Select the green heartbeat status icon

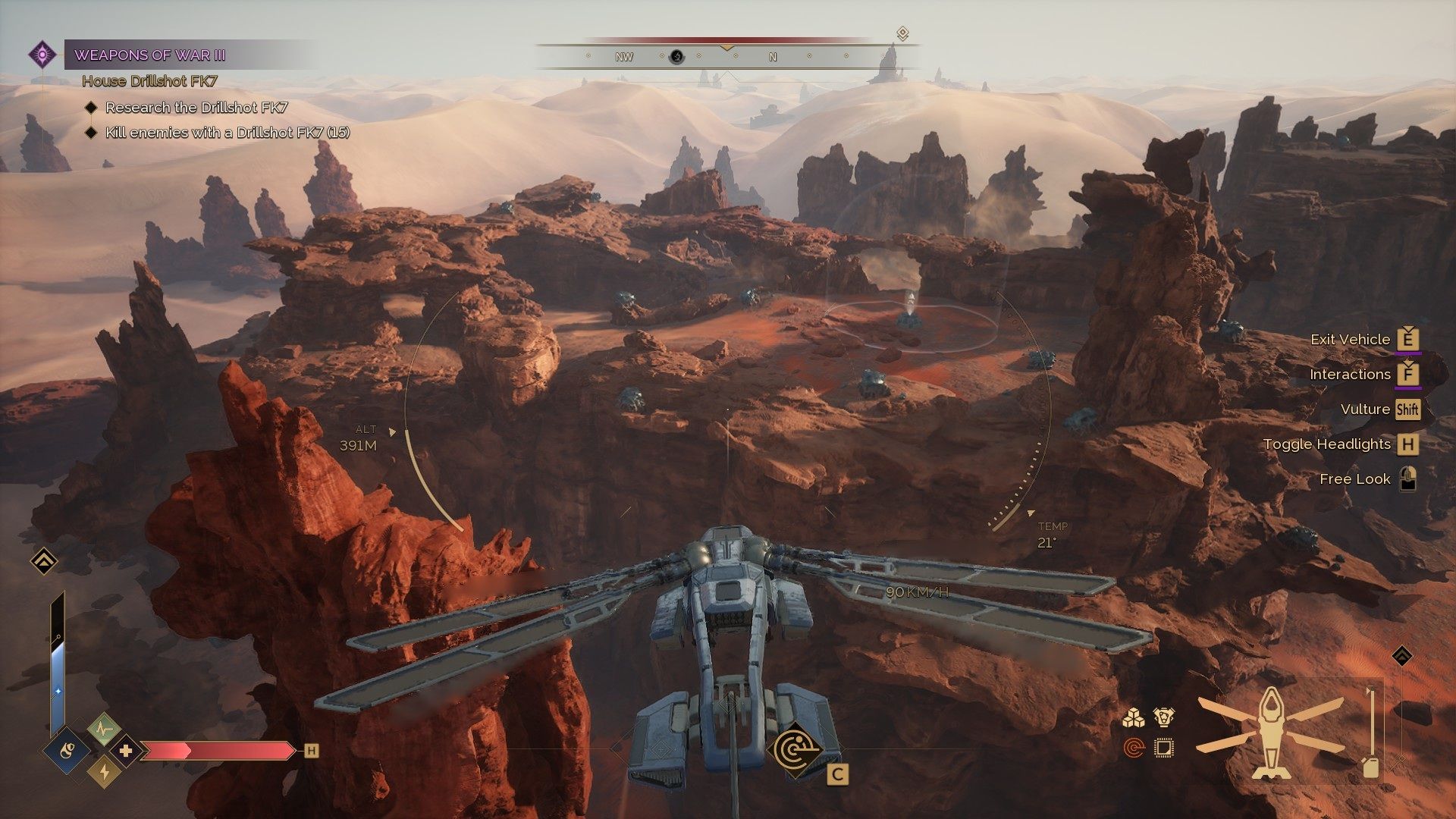104,729
